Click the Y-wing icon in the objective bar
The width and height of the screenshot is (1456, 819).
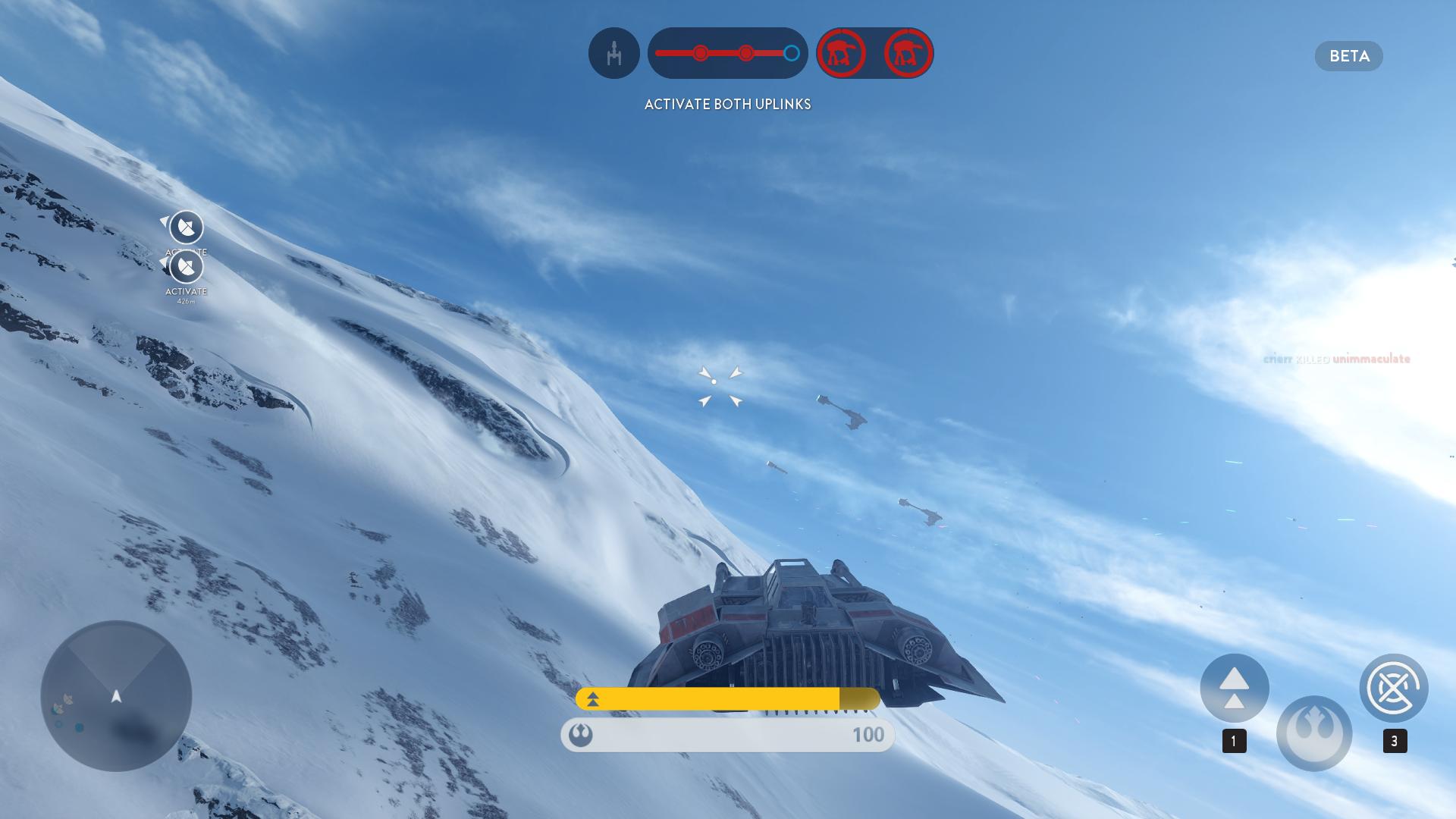614,53
